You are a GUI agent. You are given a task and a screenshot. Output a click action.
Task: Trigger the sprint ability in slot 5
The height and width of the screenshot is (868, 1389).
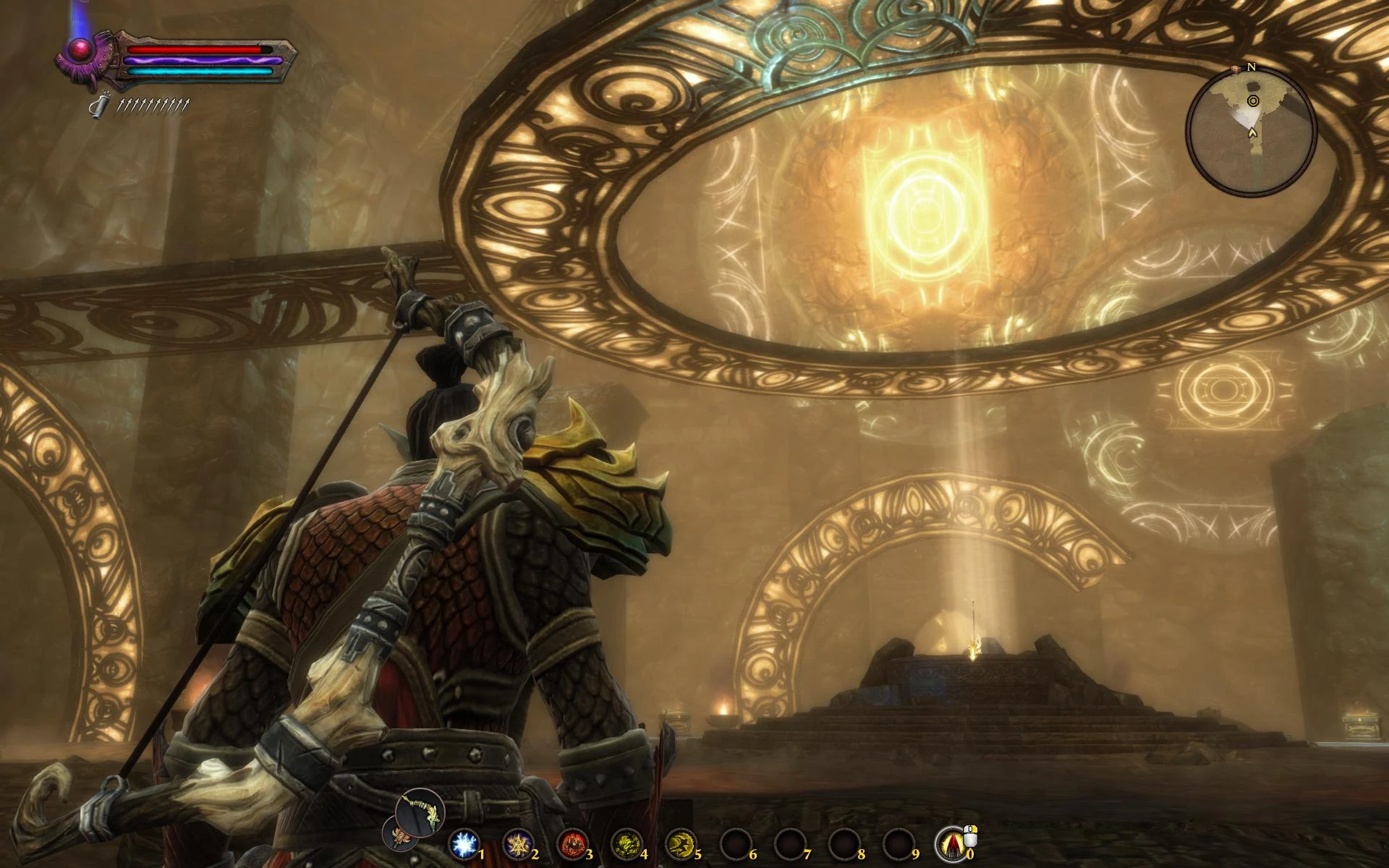(681, 844)
